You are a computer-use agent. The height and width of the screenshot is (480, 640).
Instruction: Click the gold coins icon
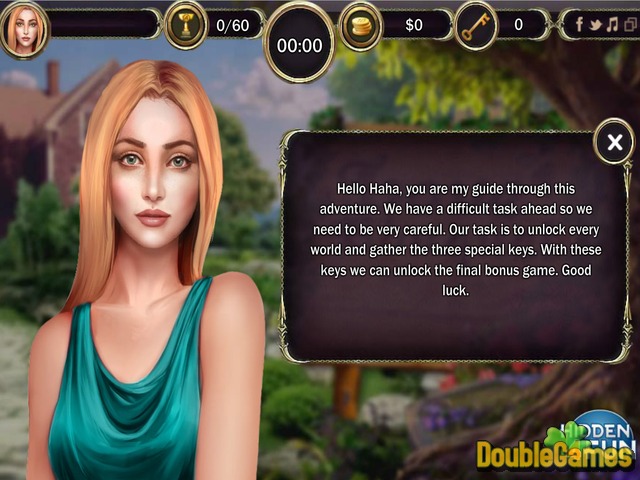coord(361,25)
